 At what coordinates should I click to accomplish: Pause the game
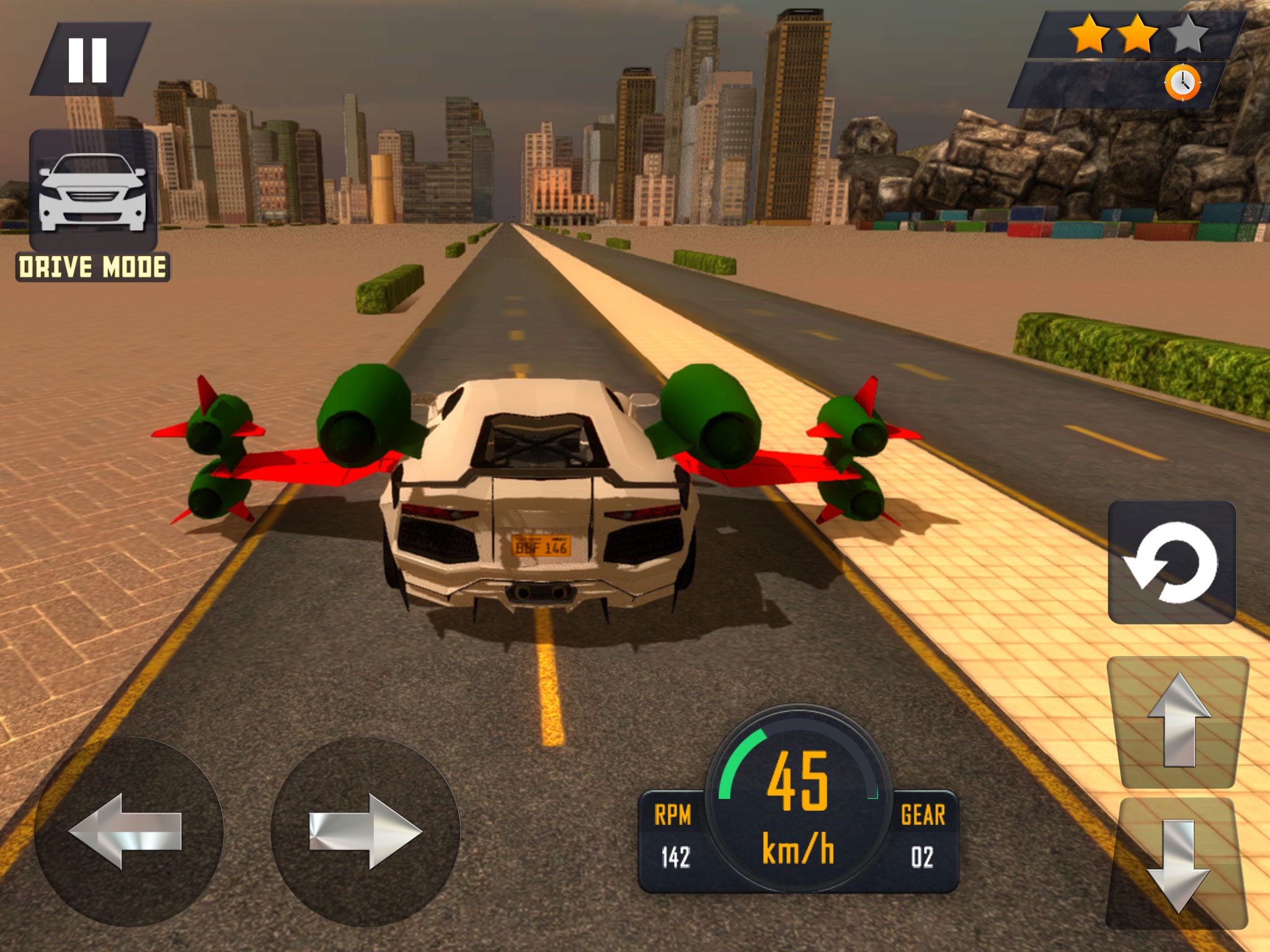(x=89, y=59)
